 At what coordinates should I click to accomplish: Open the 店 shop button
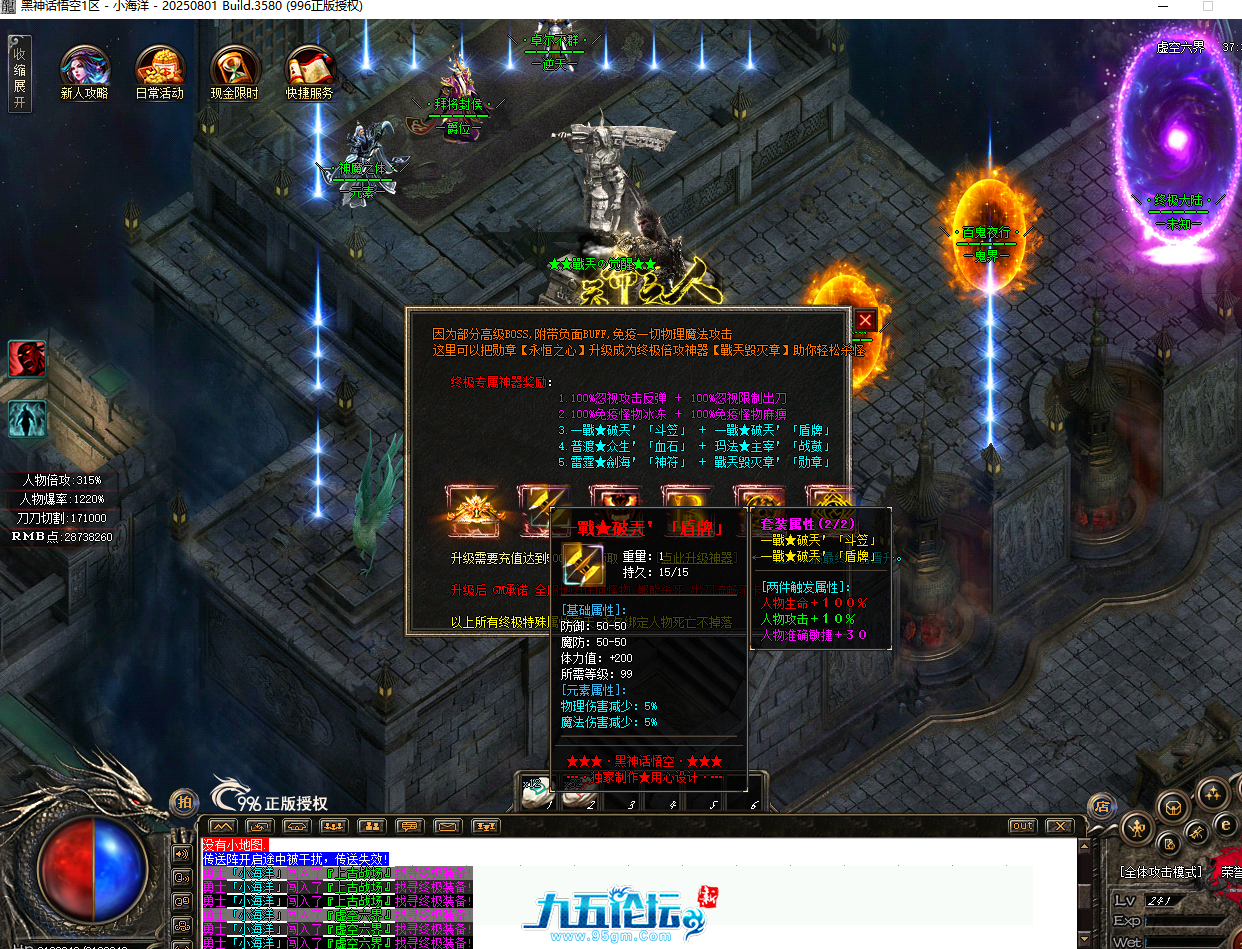1102,805
